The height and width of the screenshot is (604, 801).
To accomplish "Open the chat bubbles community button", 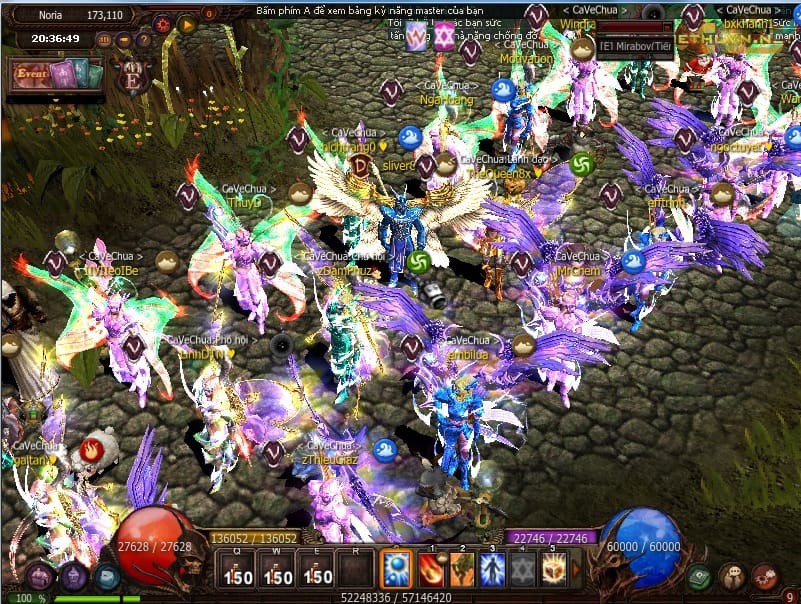I will [733, 576].
